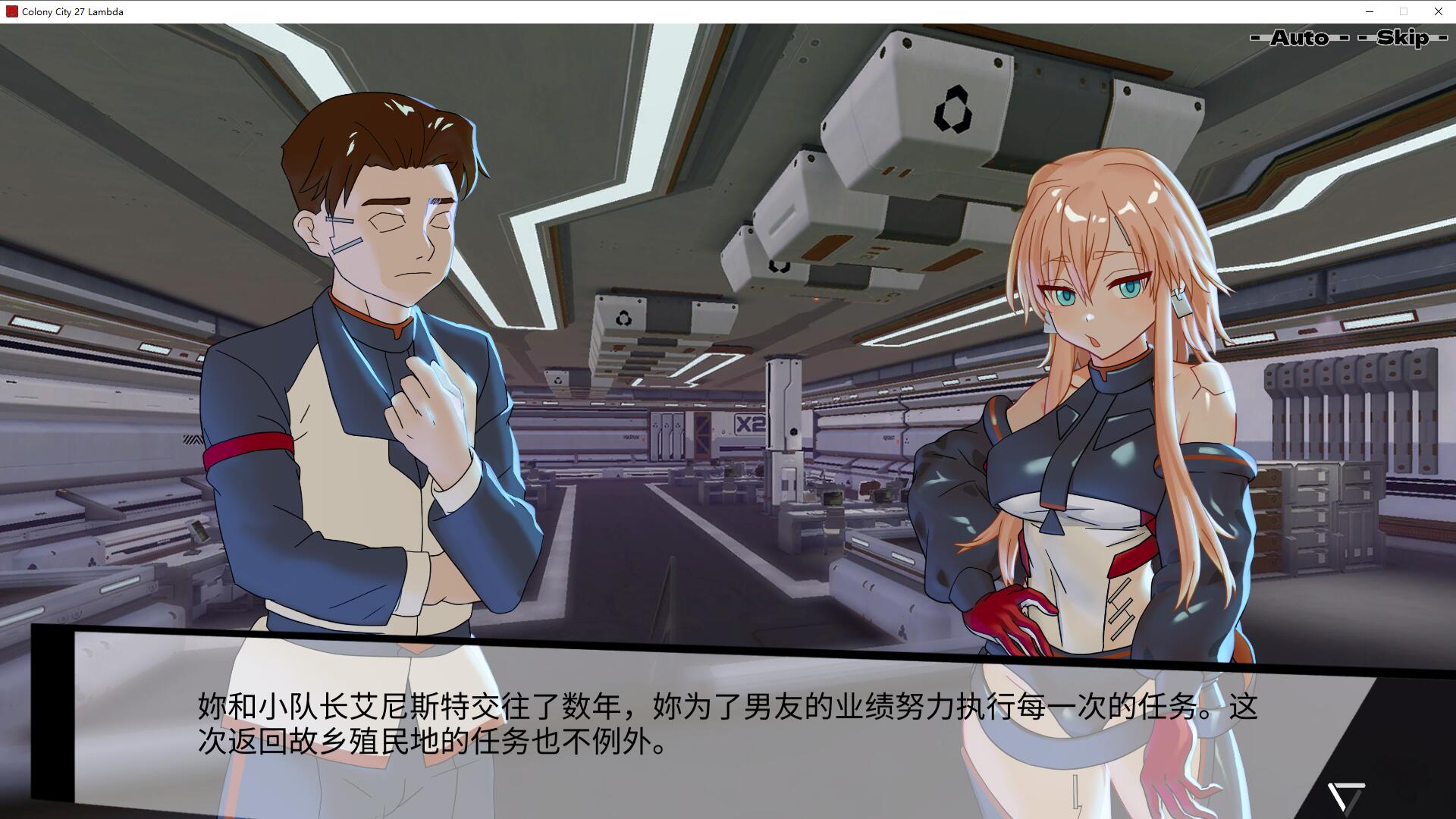This screenshot has width=1456, height=819.
Task: Click the red game icon in the title bar
Action: [11, 11]
